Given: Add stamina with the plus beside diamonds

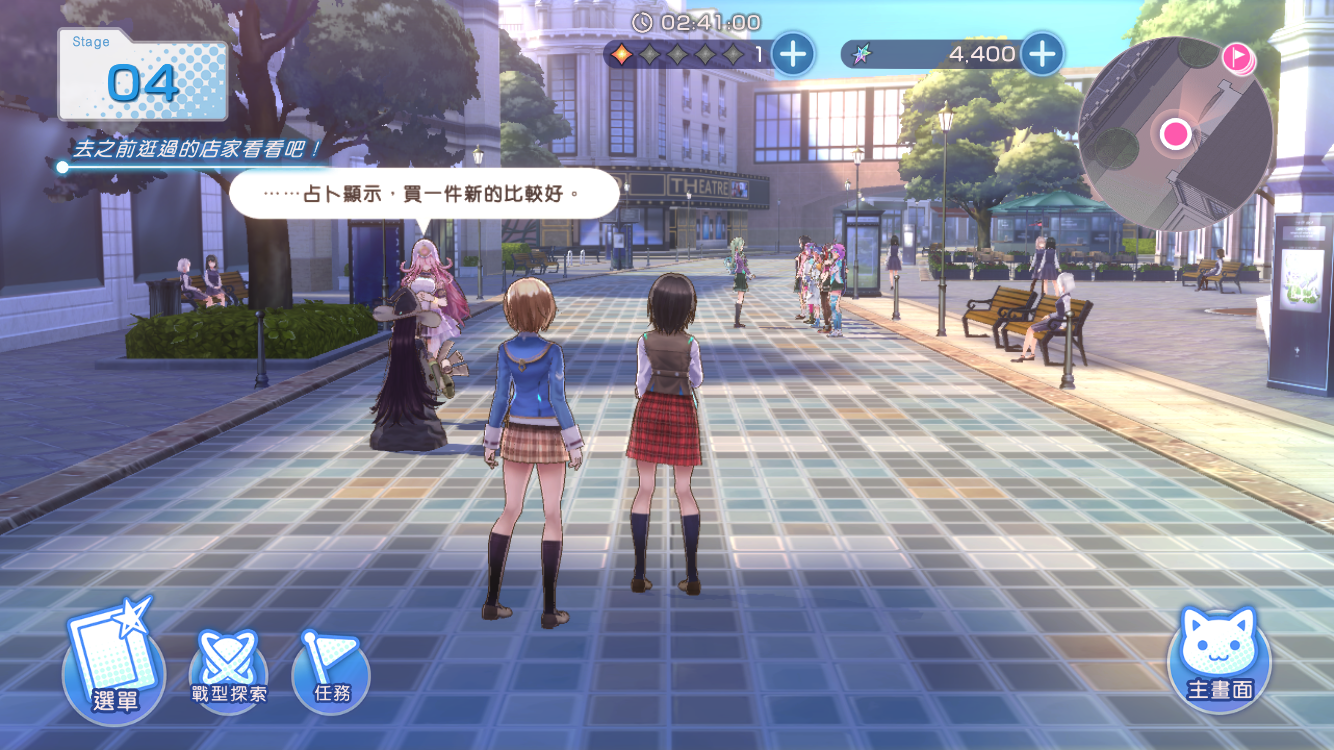Looking at the screenshot, I should coord(793,54).
